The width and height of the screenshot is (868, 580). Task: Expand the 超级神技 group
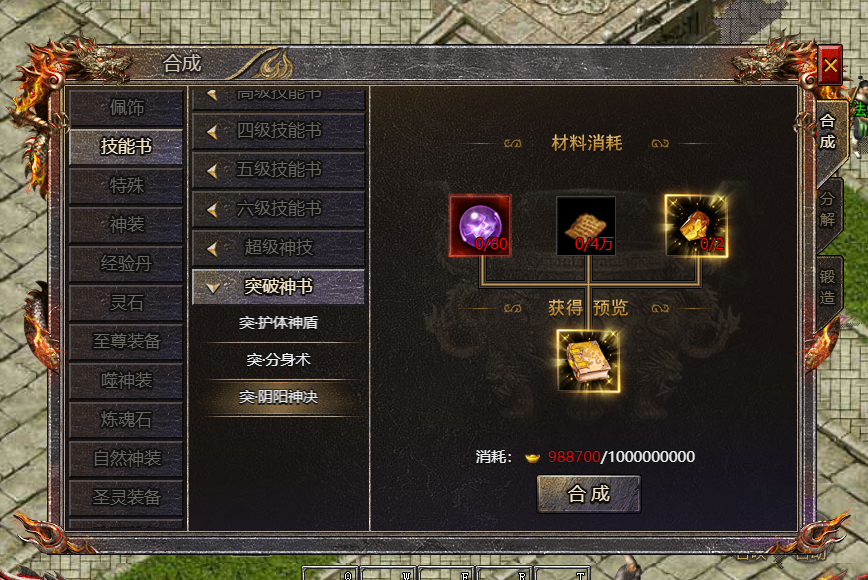pyautogui.click(x=278, y=247)
